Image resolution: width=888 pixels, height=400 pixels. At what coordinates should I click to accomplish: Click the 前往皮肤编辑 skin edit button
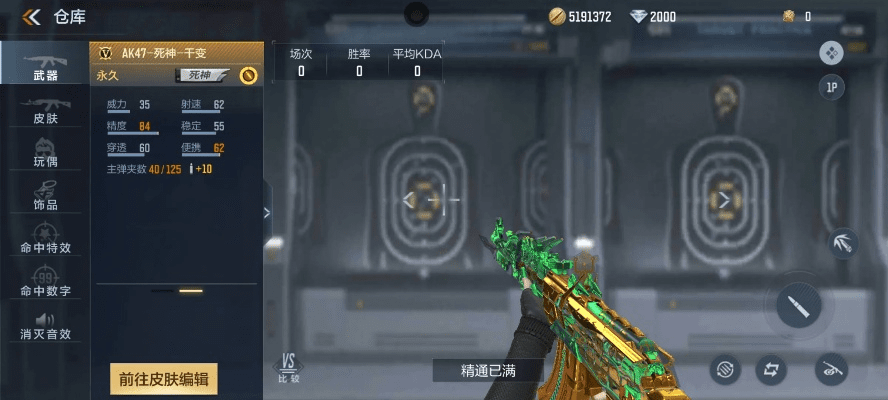pyautogui.click(x=163, y=379)
